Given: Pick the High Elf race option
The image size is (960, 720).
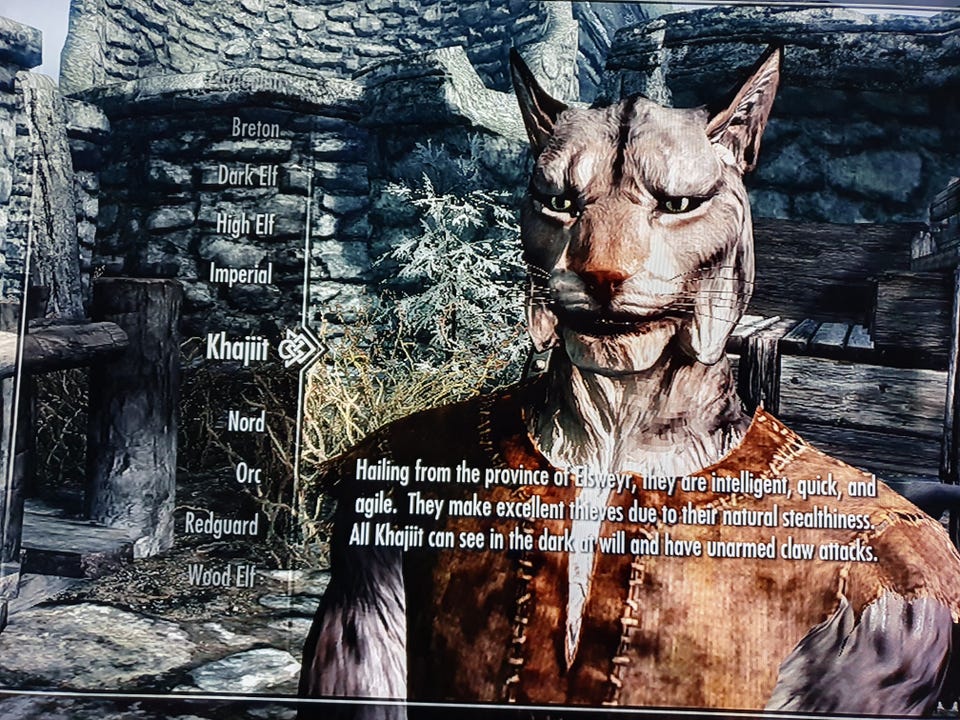Looking at the screenshot, I should 245,225.
